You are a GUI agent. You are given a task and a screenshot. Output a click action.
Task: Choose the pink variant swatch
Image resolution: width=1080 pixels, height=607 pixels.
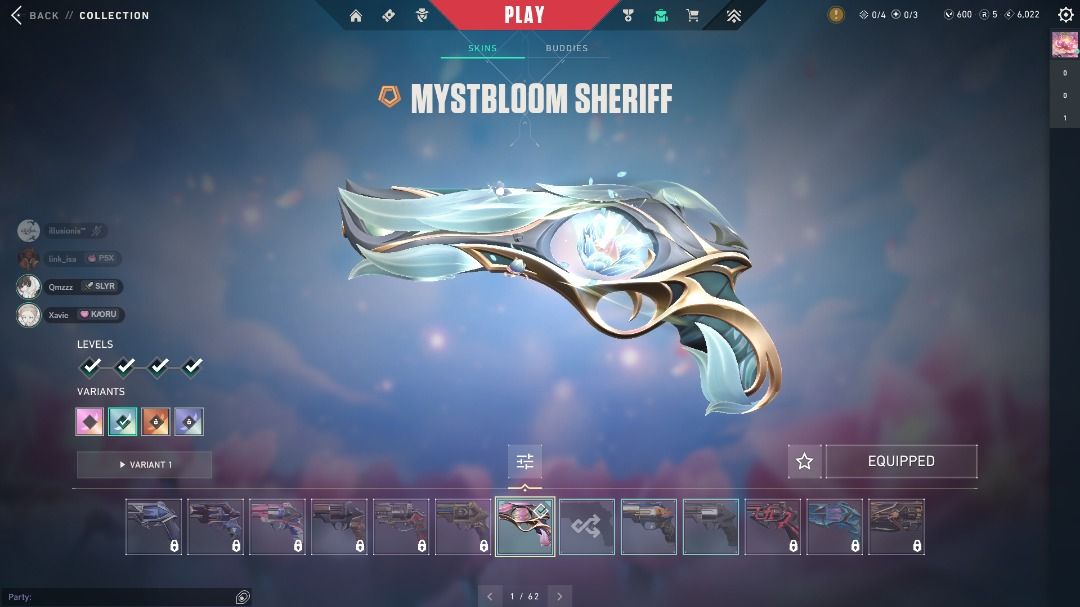click(90, 422)
